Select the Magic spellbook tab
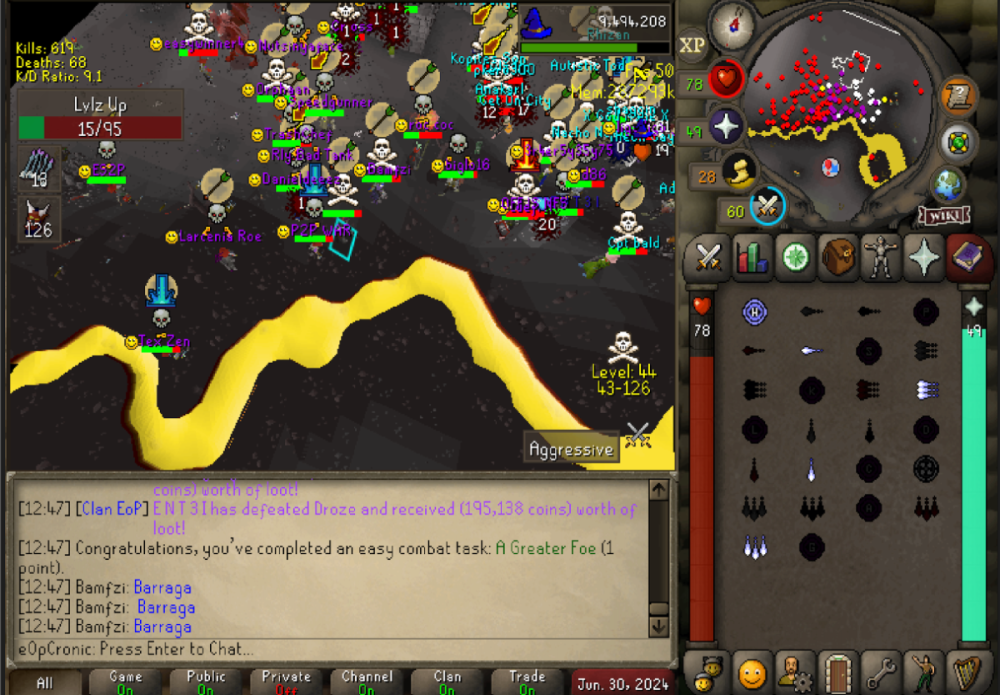 (967, 256)
